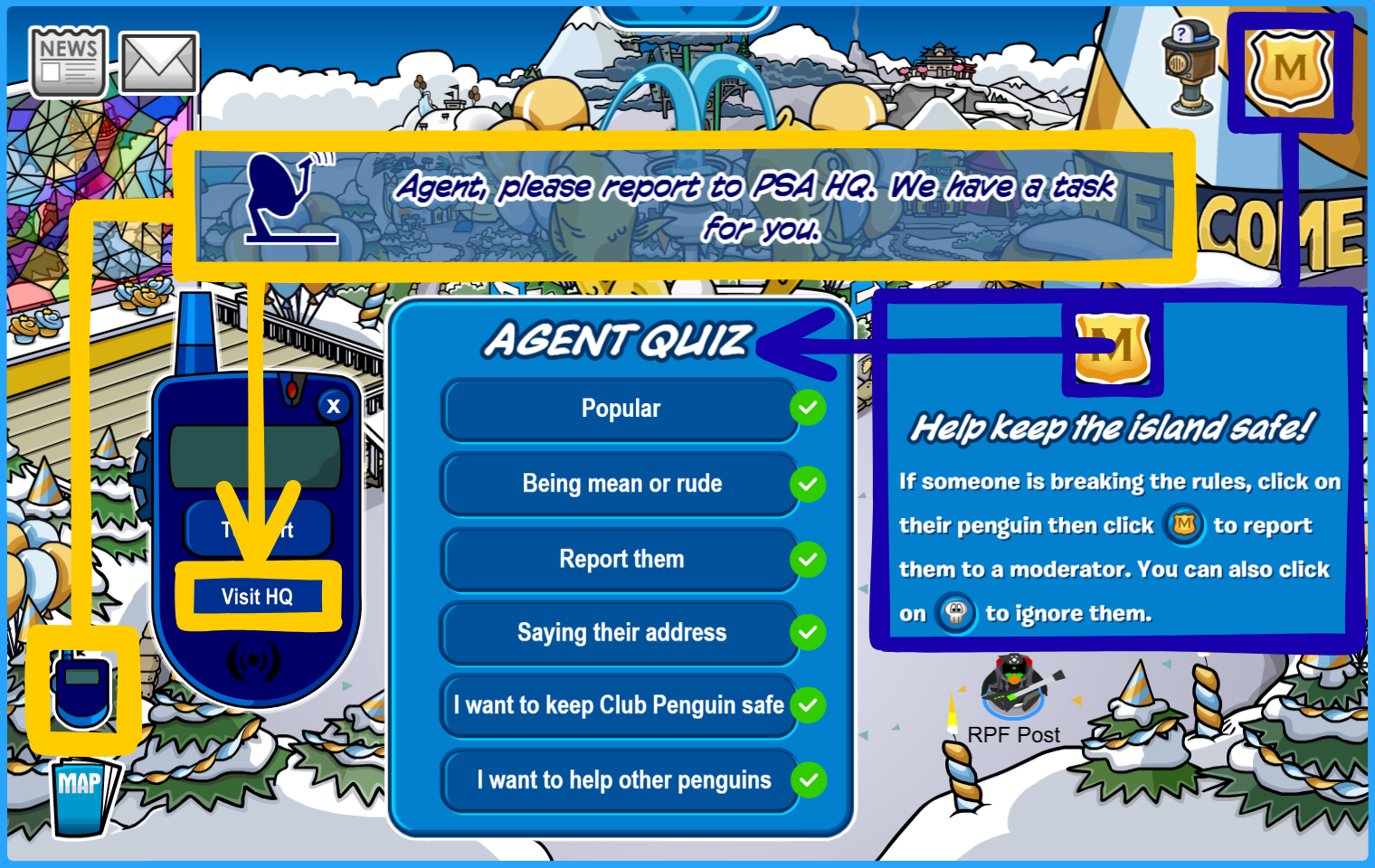Open the help phone booth icon
Screen dimensions: 1375x868
1190,68
